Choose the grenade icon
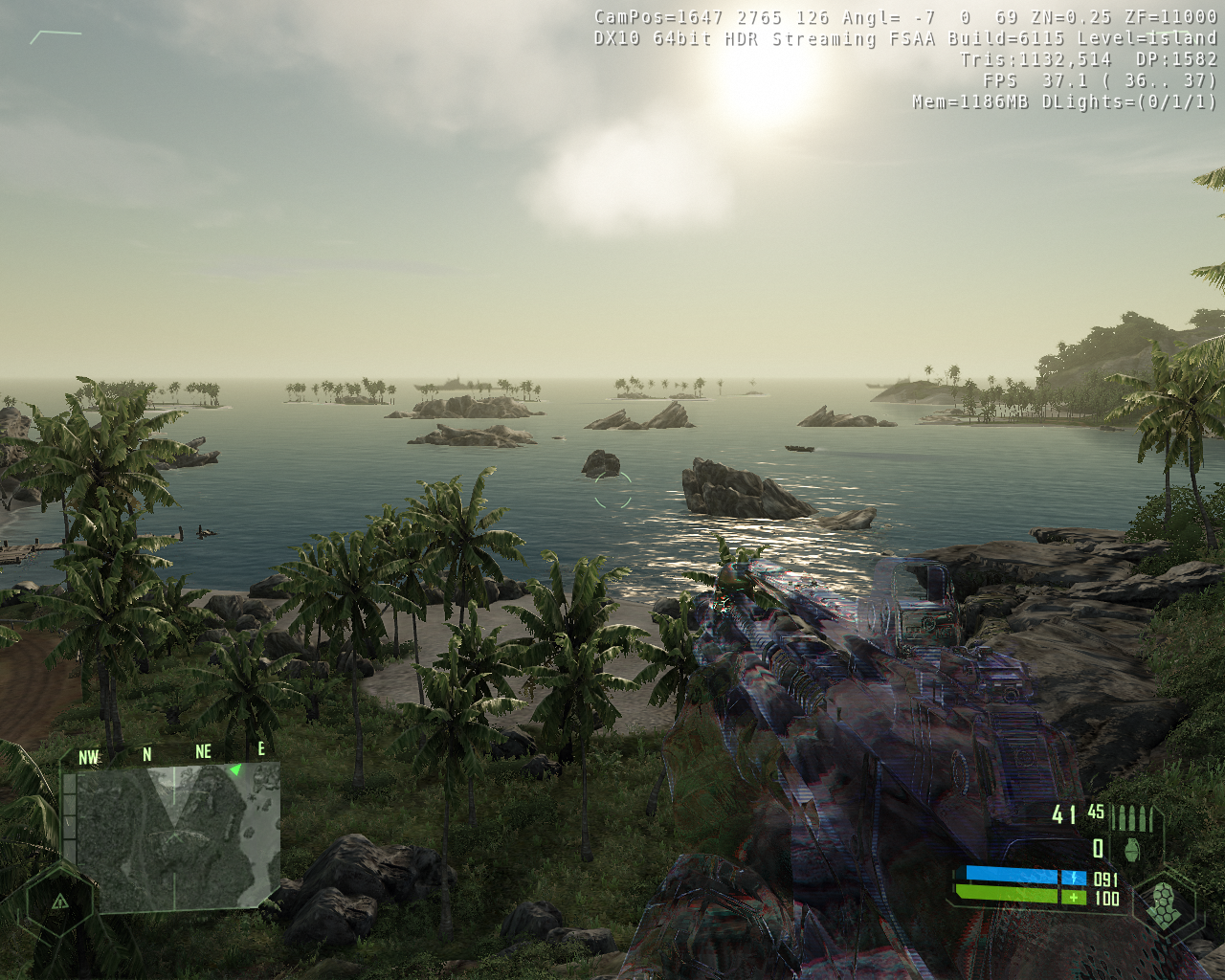 pyautogui.click(x=1135, y=848)
